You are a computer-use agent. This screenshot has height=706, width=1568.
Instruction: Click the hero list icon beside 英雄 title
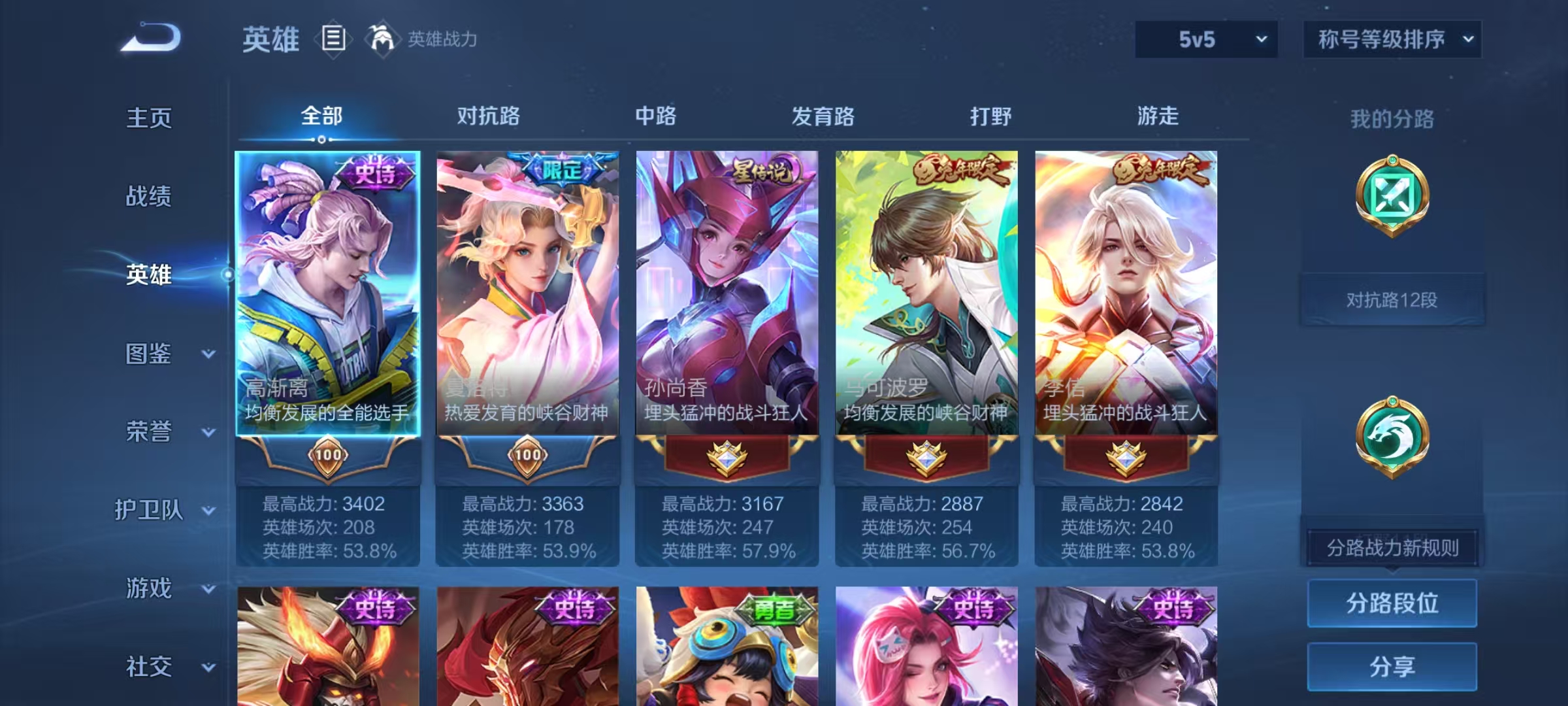[x=333, y=39]
